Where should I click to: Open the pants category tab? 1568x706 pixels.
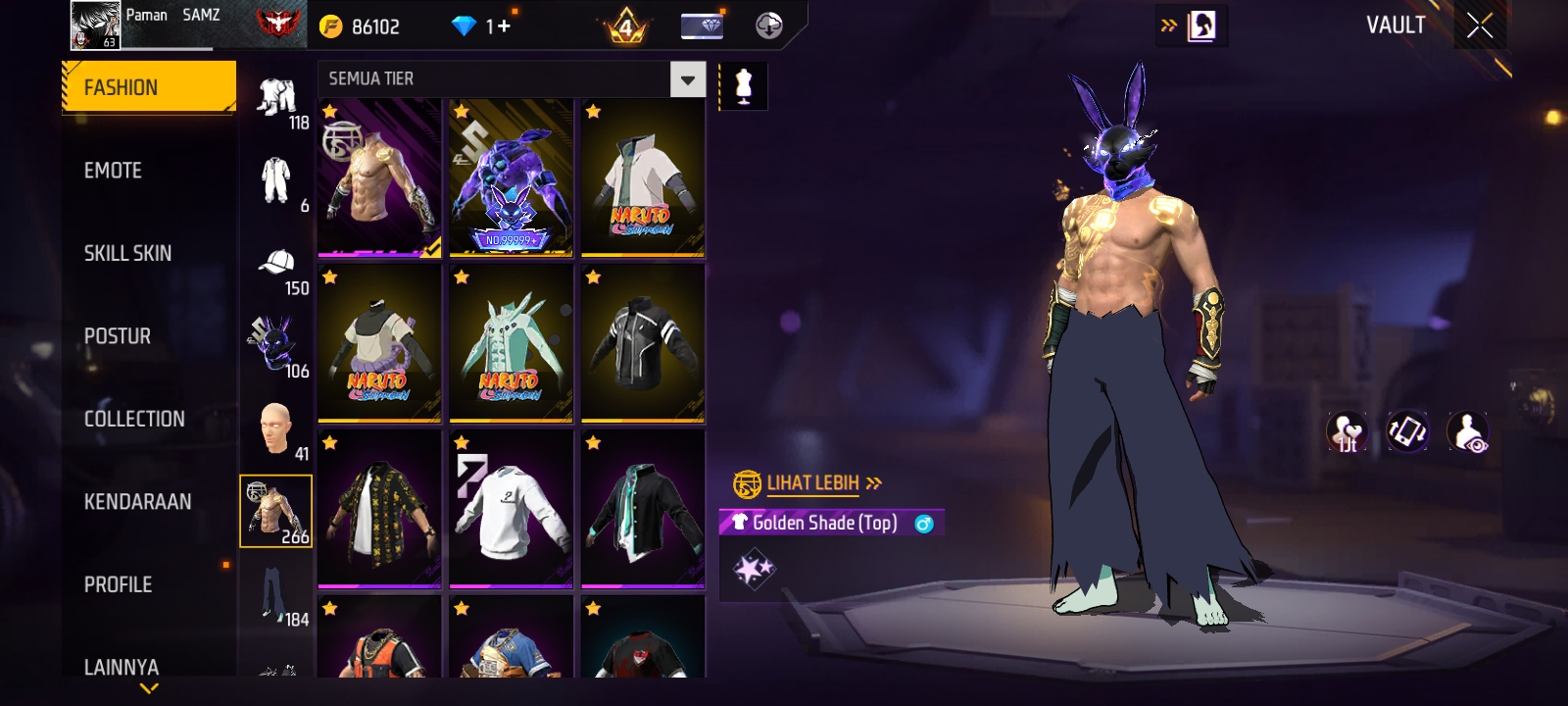274,593
